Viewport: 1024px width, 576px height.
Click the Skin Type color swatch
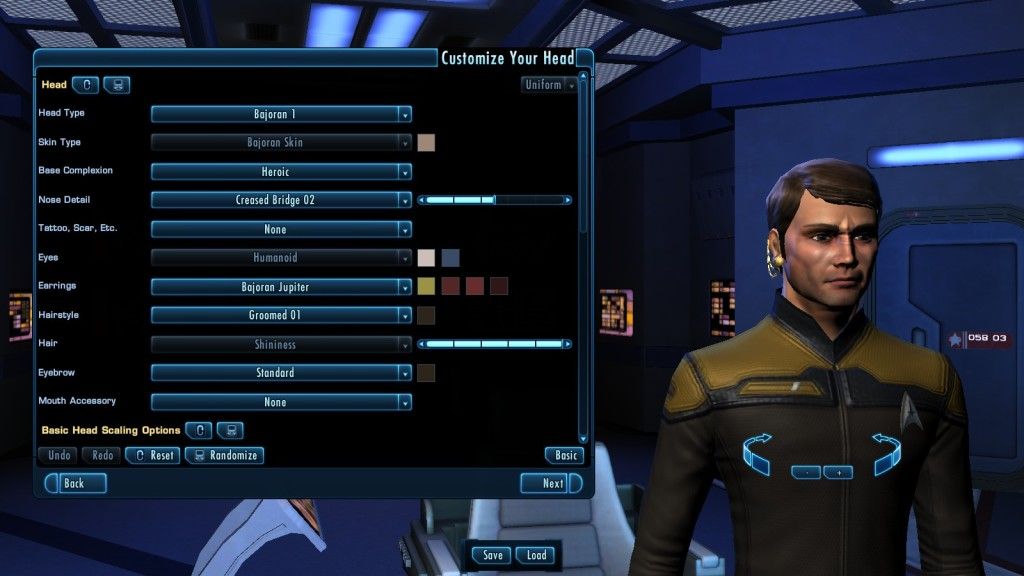[426, 143]
